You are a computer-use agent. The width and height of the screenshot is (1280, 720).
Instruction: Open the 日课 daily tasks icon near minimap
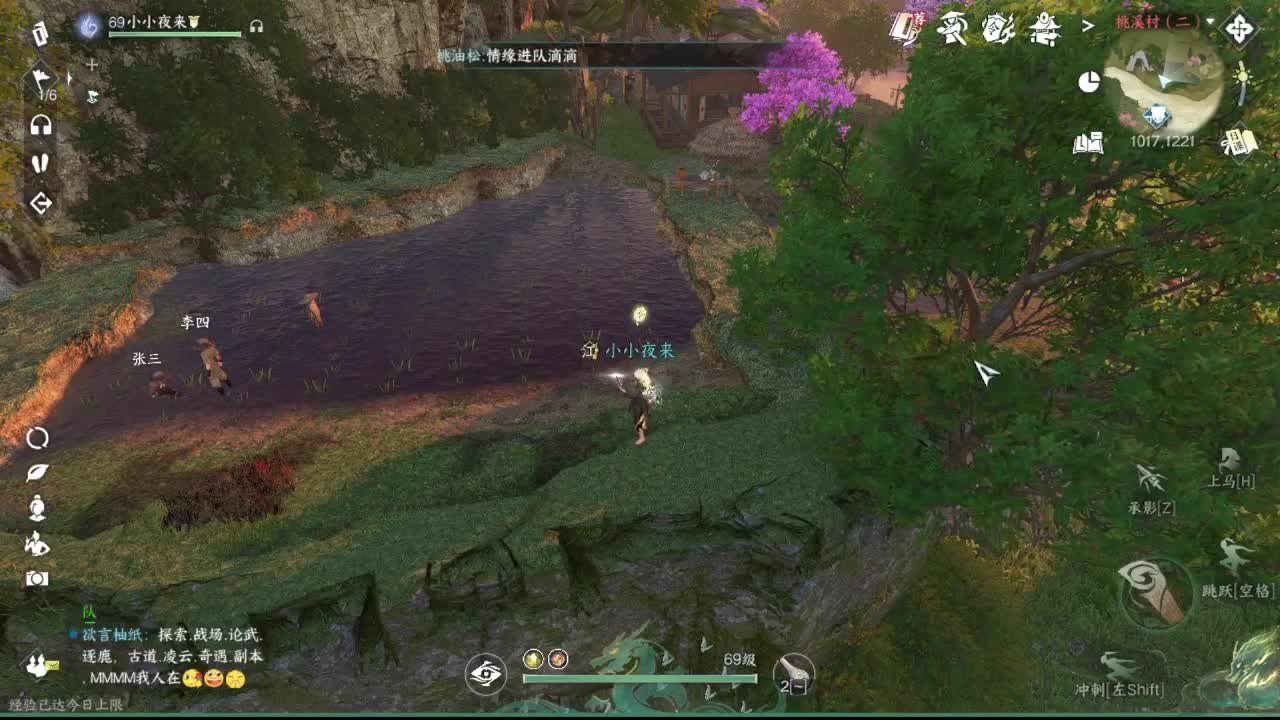click(x=1239, y=142)
